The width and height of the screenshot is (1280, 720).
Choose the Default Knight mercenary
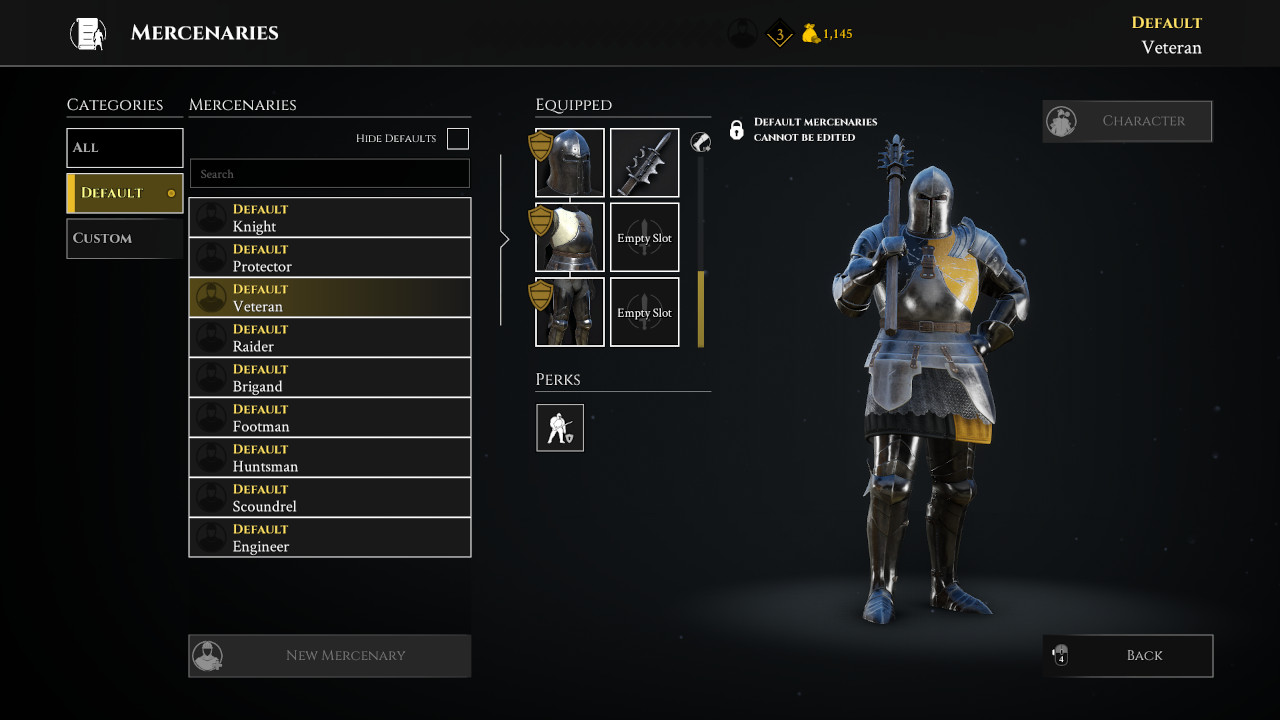click(x=330, y=218)
